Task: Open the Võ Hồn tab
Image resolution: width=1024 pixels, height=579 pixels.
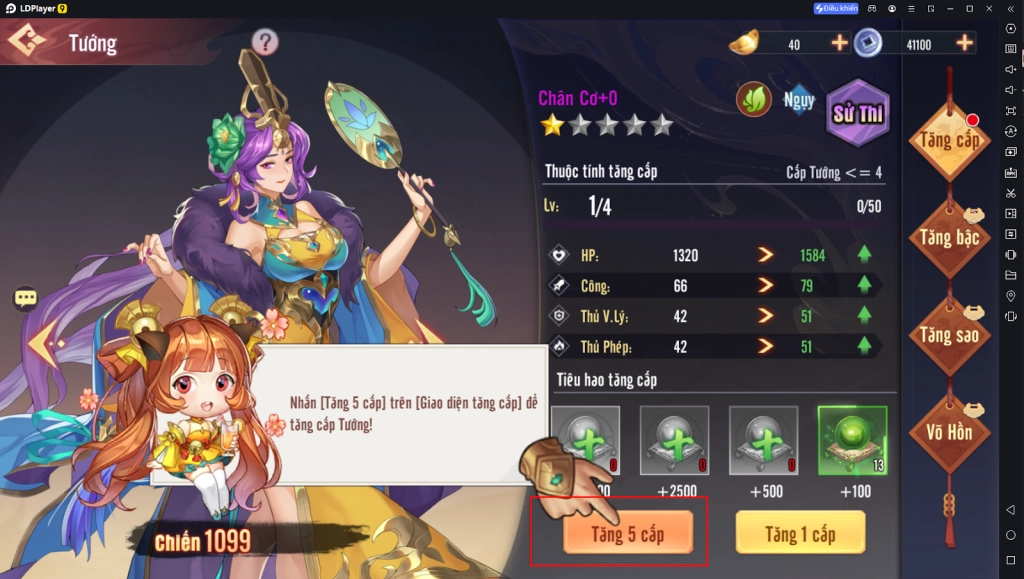Action: point(949,432)
